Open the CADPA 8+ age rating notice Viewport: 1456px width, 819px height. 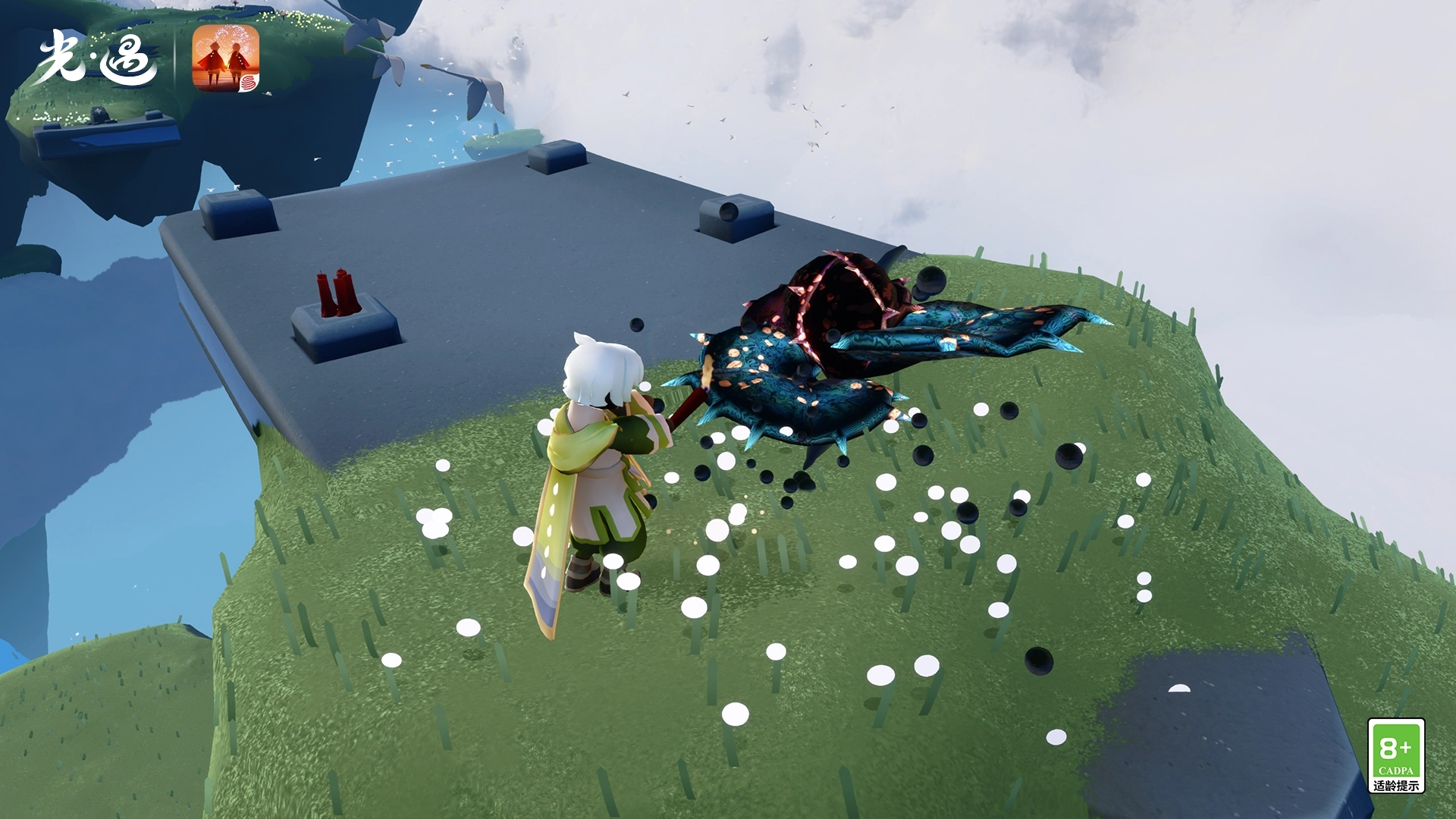pyautogui.click(x=1395, y=756)
